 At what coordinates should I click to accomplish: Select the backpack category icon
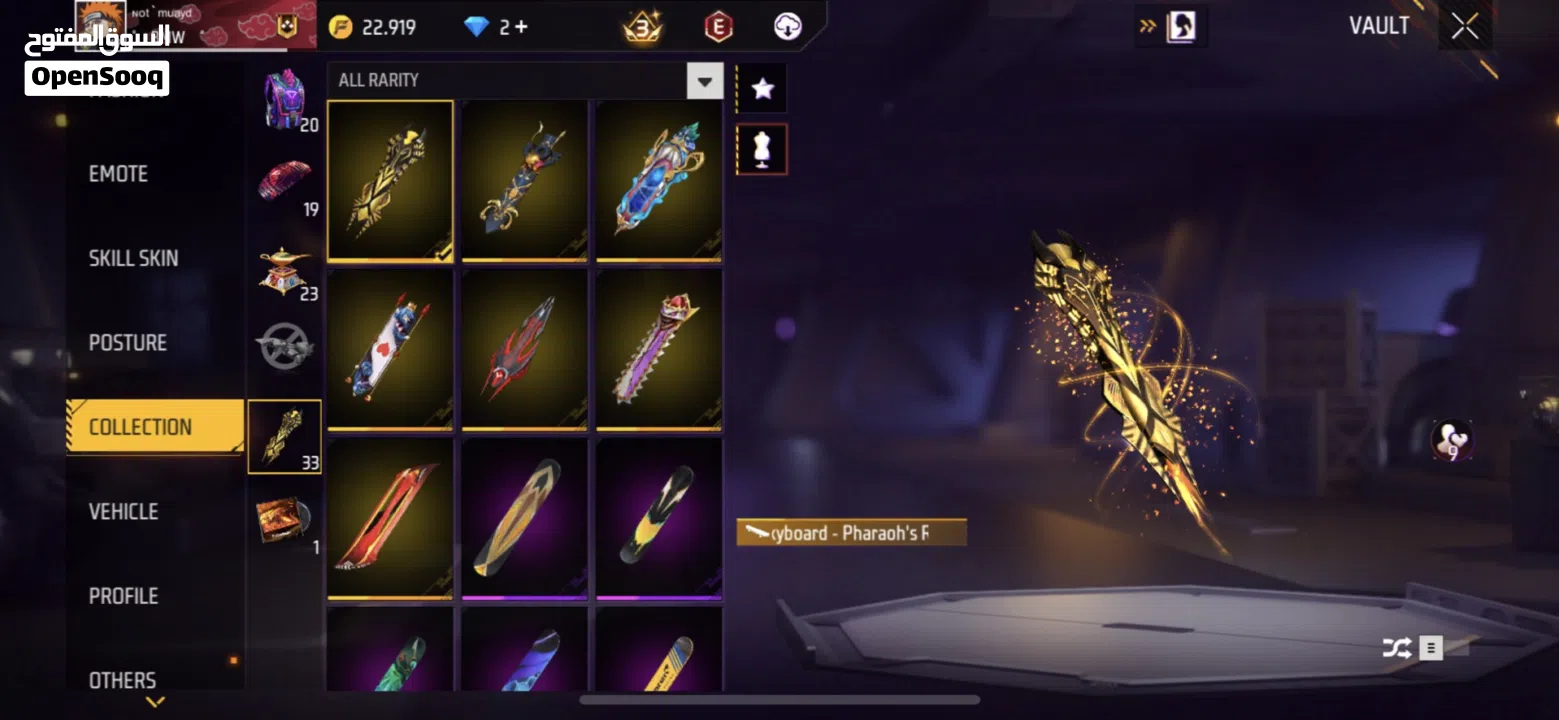[x=285, y=95]
